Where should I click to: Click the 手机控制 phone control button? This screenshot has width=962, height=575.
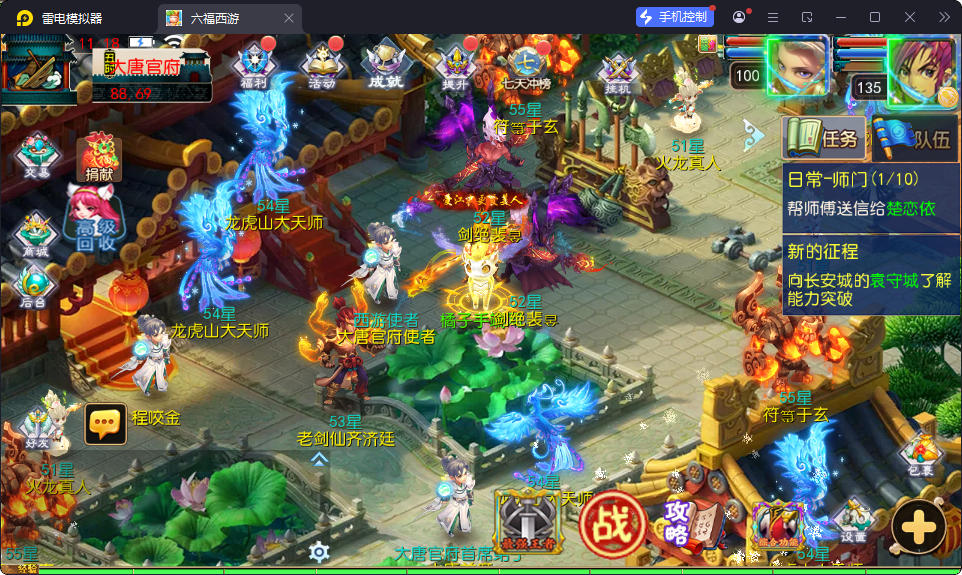coord(675,17)
